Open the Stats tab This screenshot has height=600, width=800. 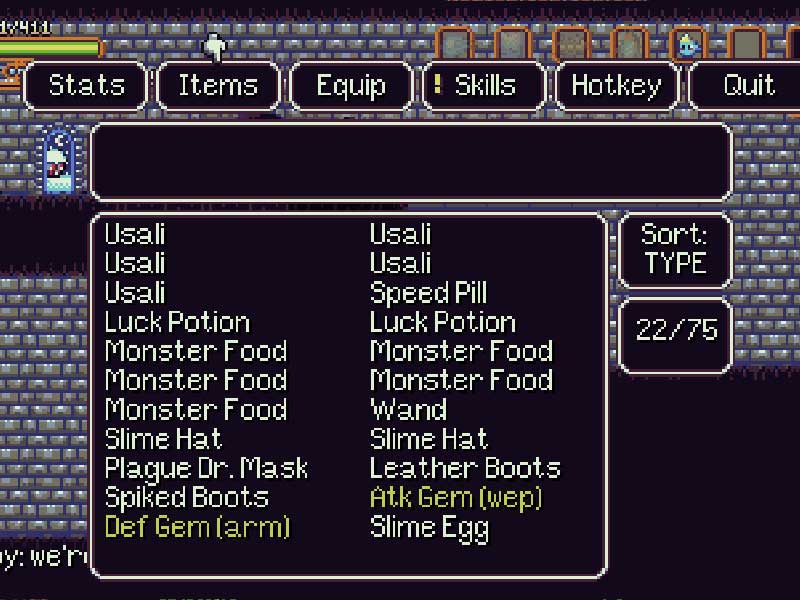point(87,85)
